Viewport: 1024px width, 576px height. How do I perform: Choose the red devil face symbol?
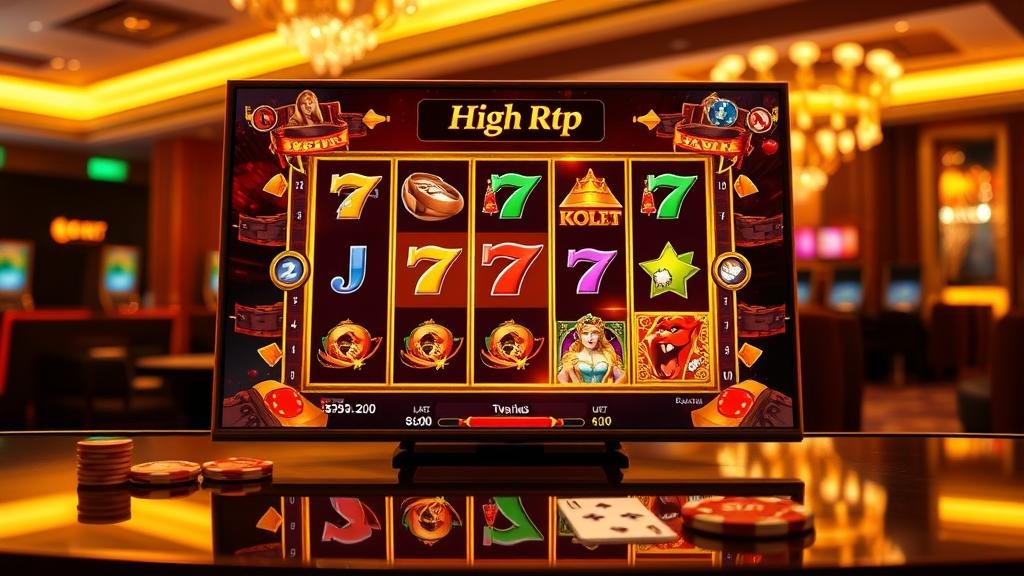tap(671, 347)
